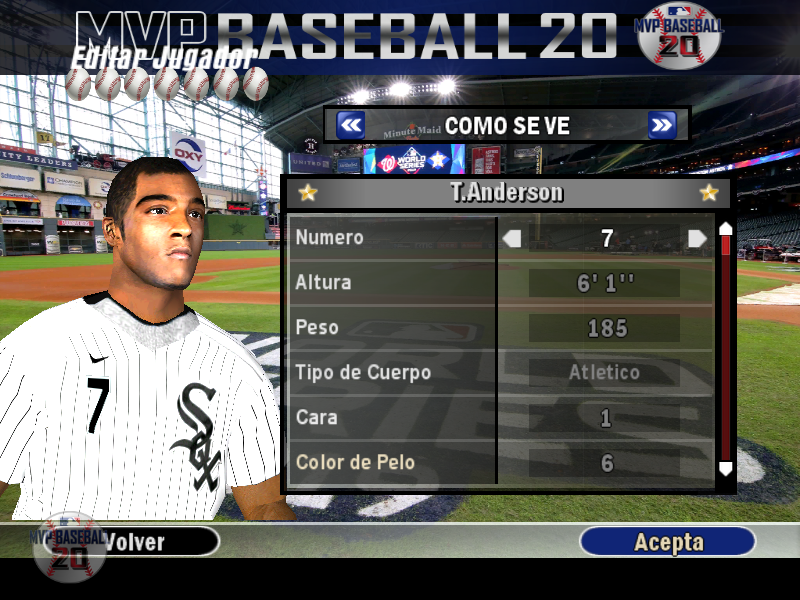This screenshot has height=600, width=800.
Task: Select the T.Anderson player name header
Action: pos(507,193)
